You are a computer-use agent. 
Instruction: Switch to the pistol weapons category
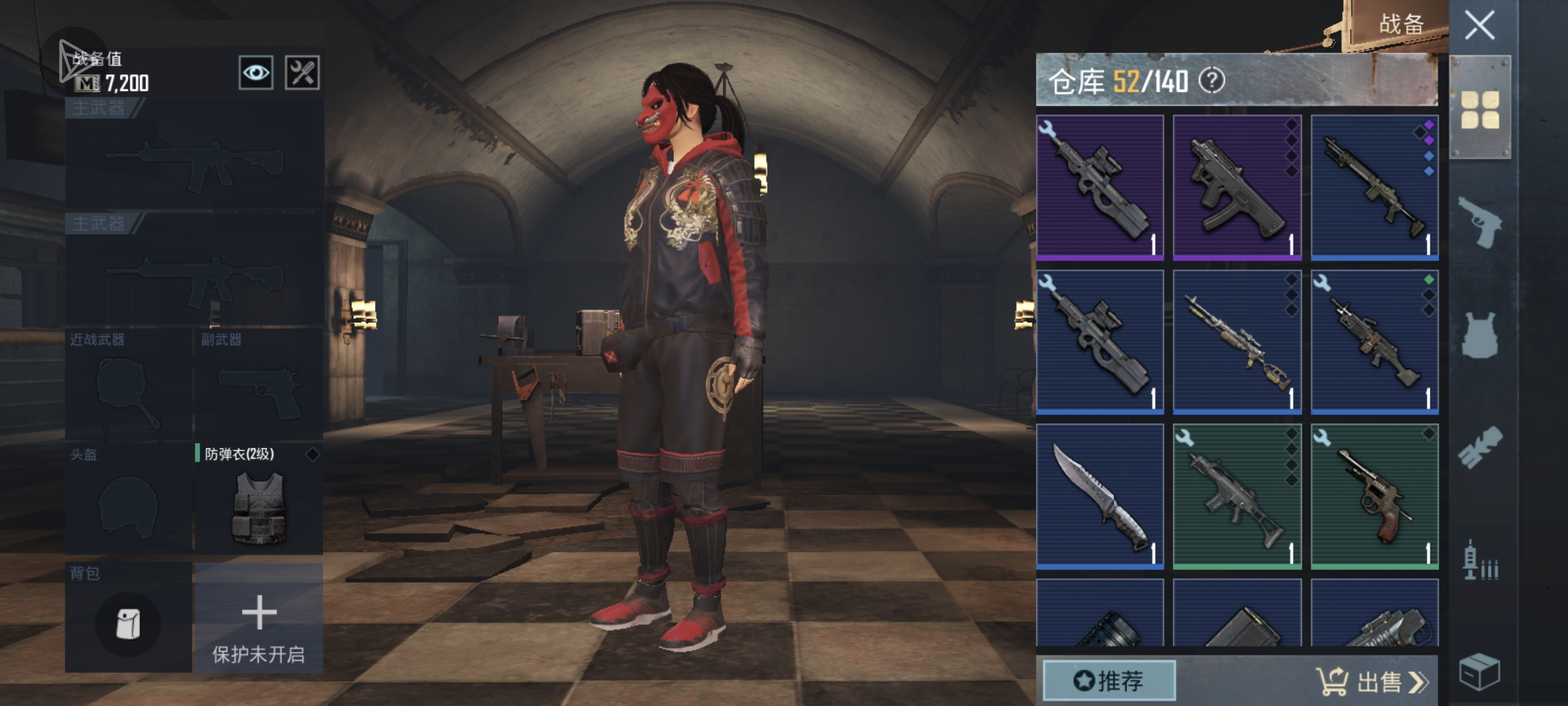pyautogui.click(x=1480, y=224)
